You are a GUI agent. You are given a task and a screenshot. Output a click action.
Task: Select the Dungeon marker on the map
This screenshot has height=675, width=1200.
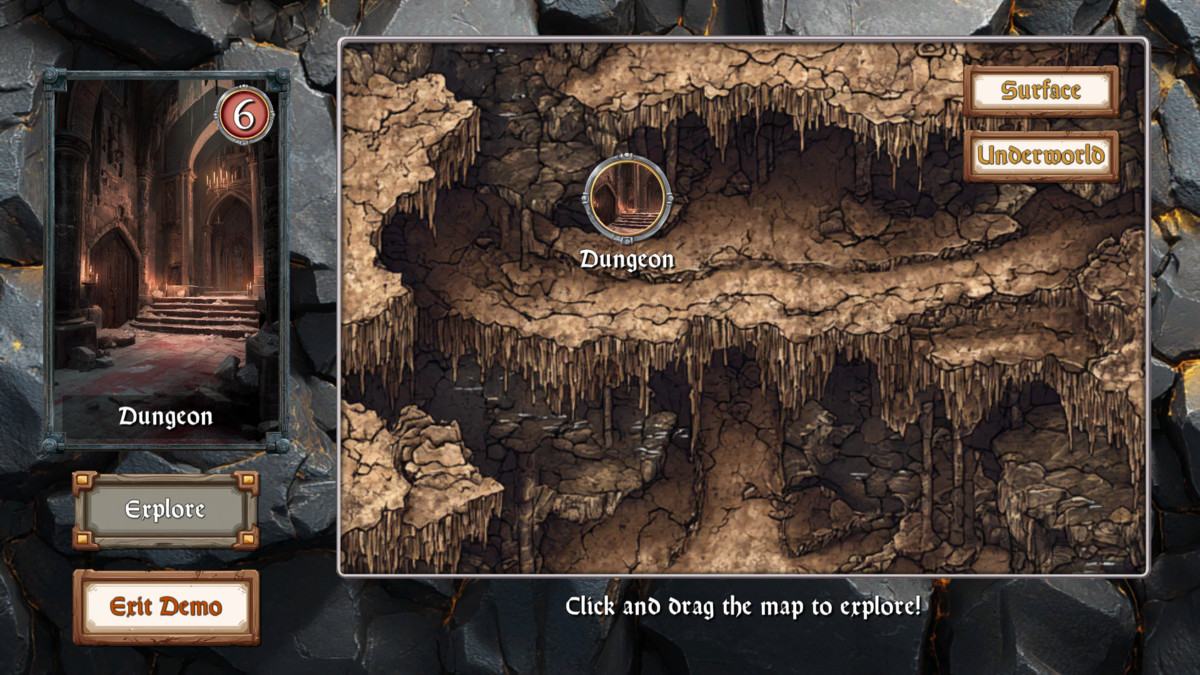(627, 198)
